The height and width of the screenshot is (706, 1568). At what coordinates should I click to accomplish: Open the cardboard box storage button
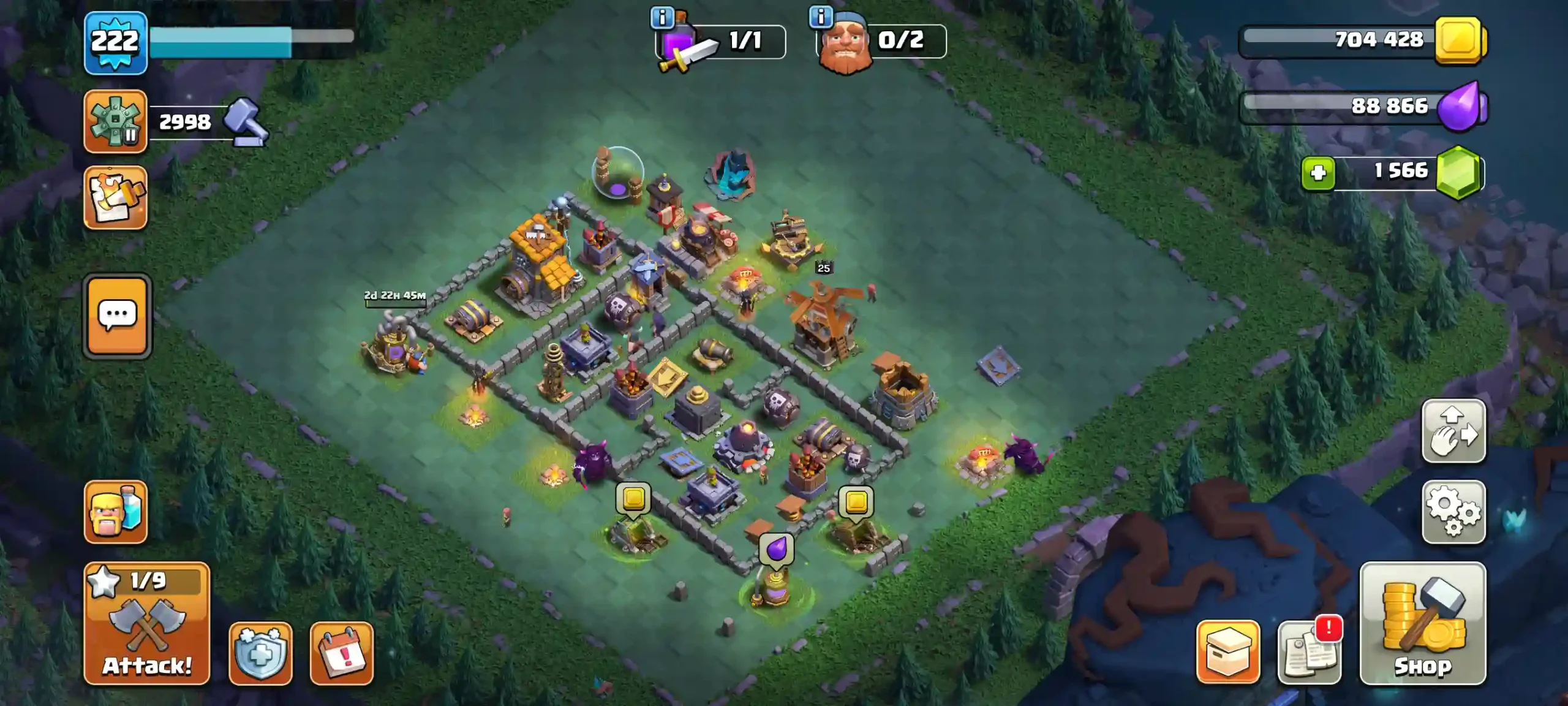tap(1228, 651)
